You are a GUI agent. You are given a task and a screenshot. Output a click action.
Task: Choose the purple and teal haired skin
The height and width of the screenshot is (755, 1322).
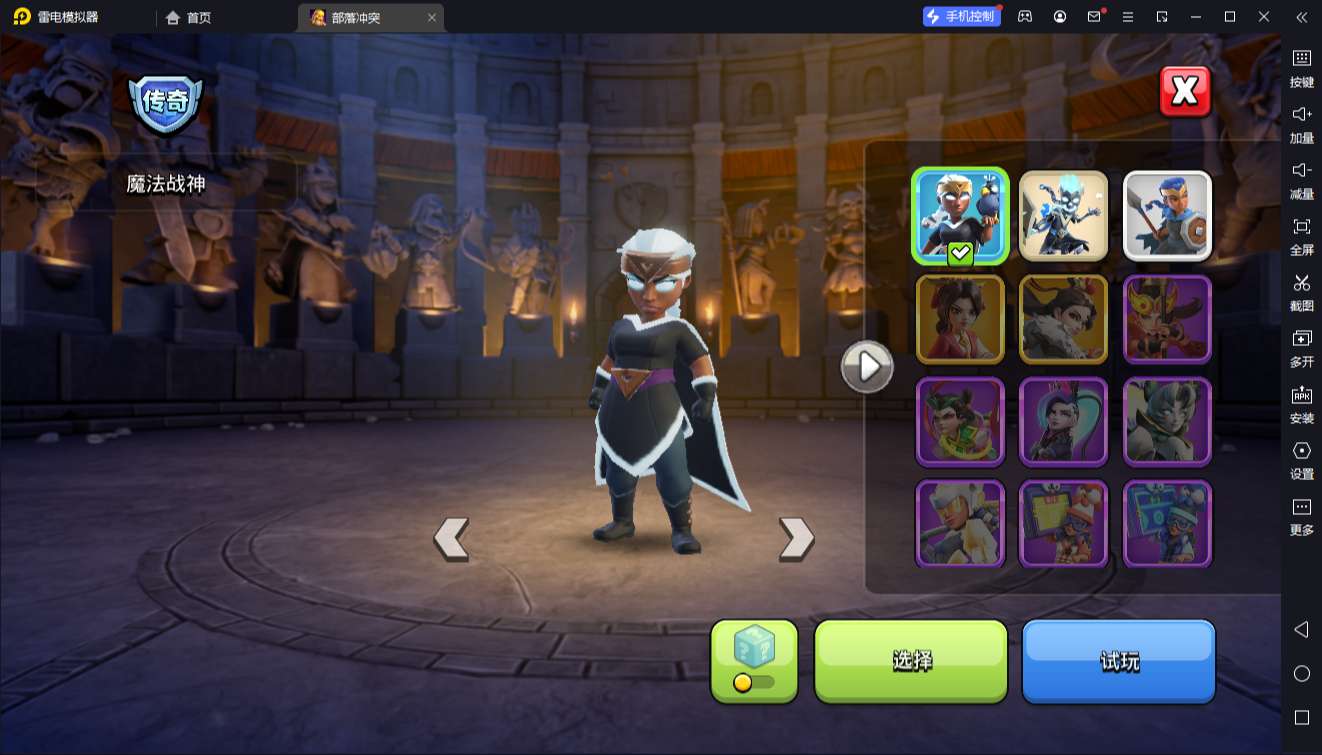pyautogui.click(x=1063, y=422)
